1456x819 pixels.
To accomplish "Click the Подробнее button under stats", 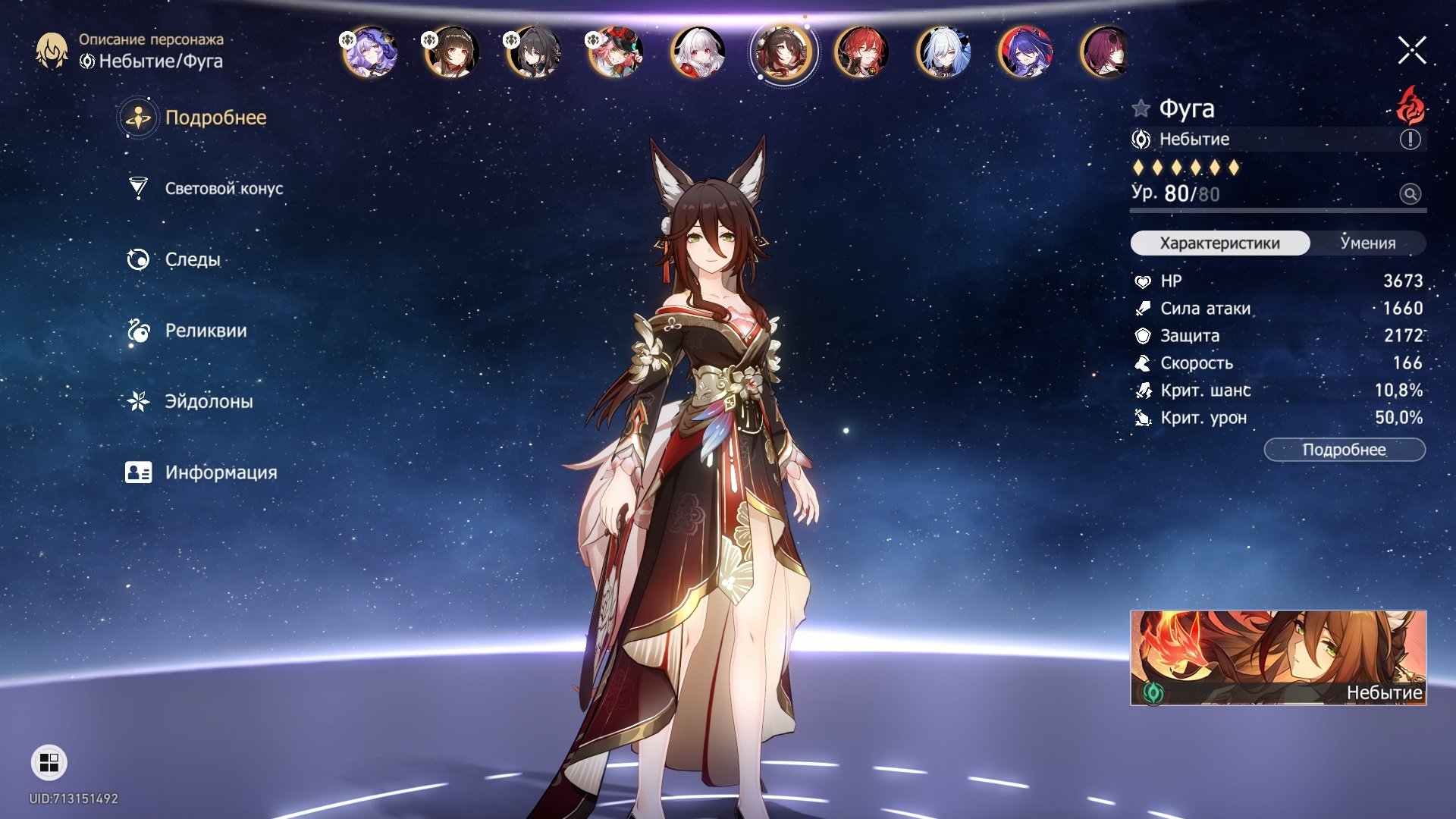I will (x=1344, y=450).
